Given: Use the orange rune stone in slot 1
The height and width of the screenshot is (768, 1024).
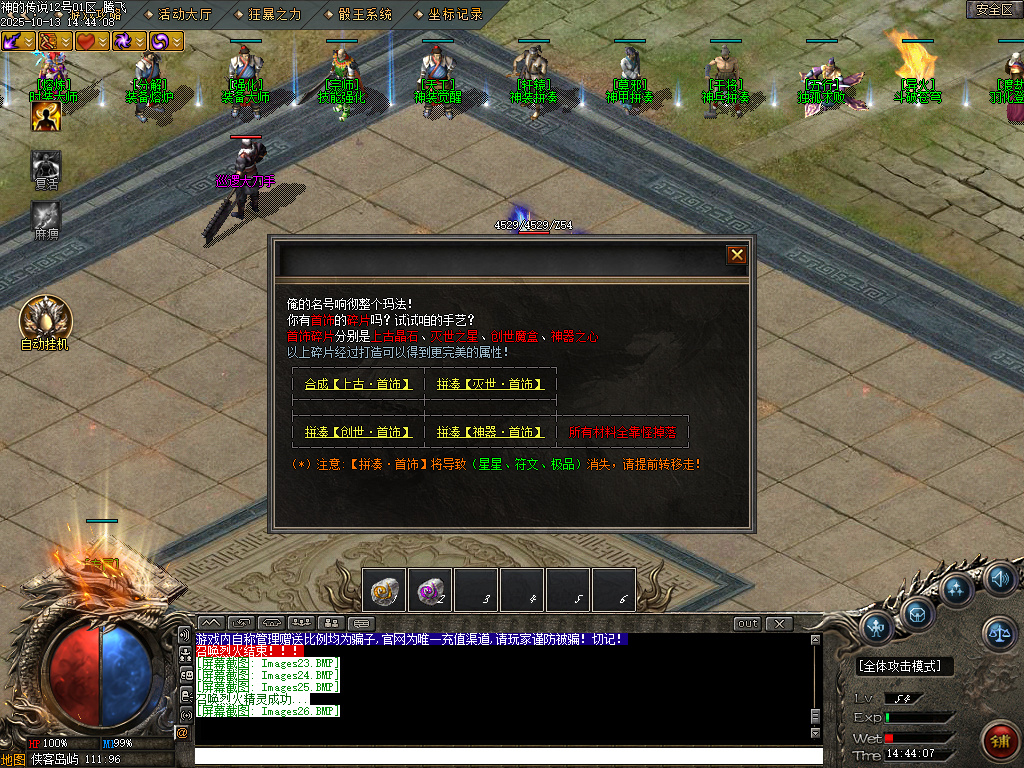Looking at the screenshot, I should point(384,590).
